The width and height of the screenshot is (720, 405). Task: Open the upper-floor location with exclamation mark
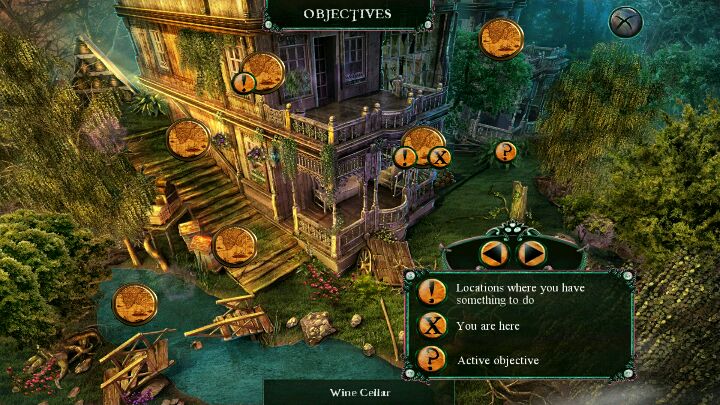click(x=263, y=73)
